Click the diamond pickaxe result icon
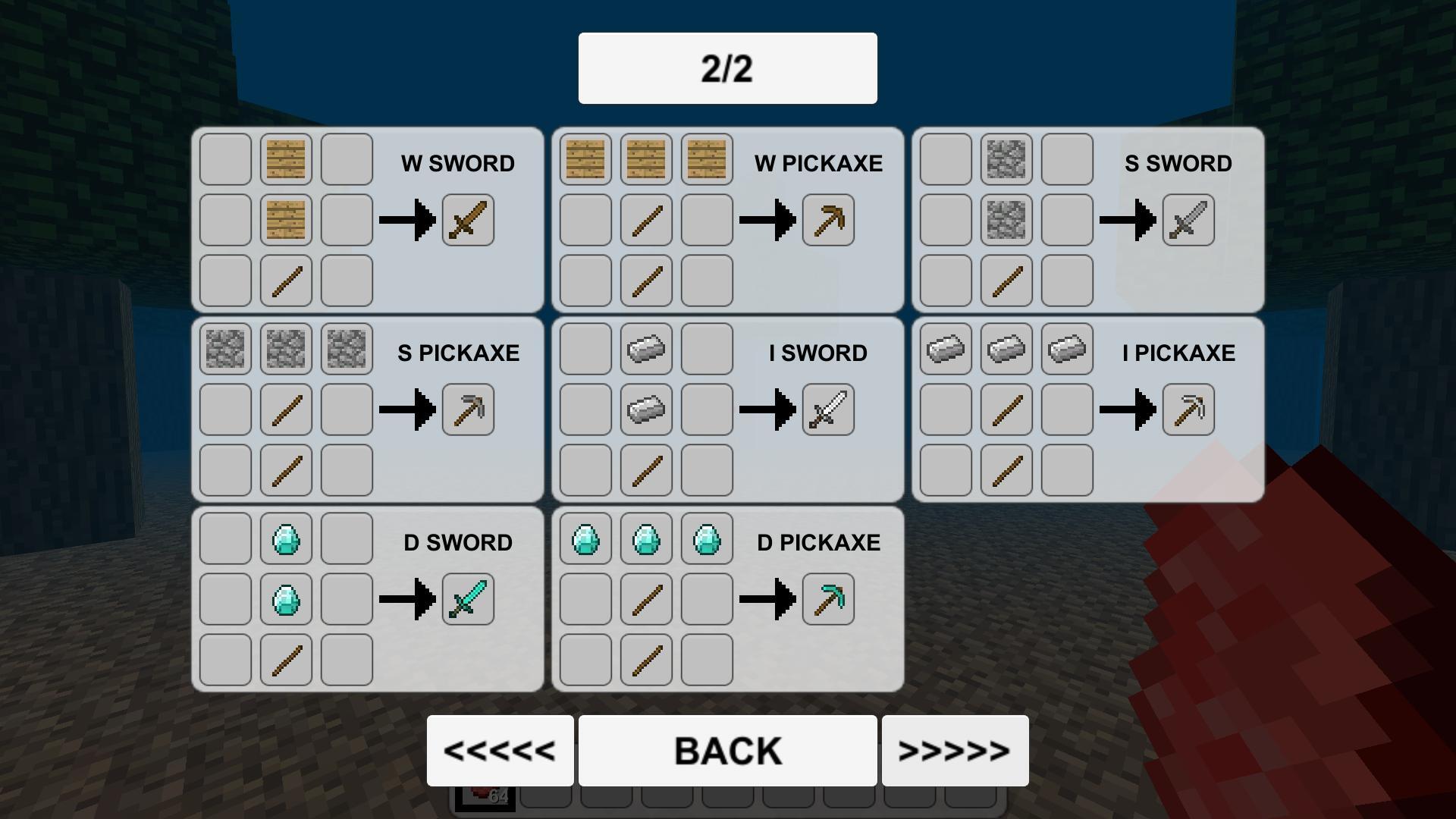The image size is (1456, 819). click(827, 598)
